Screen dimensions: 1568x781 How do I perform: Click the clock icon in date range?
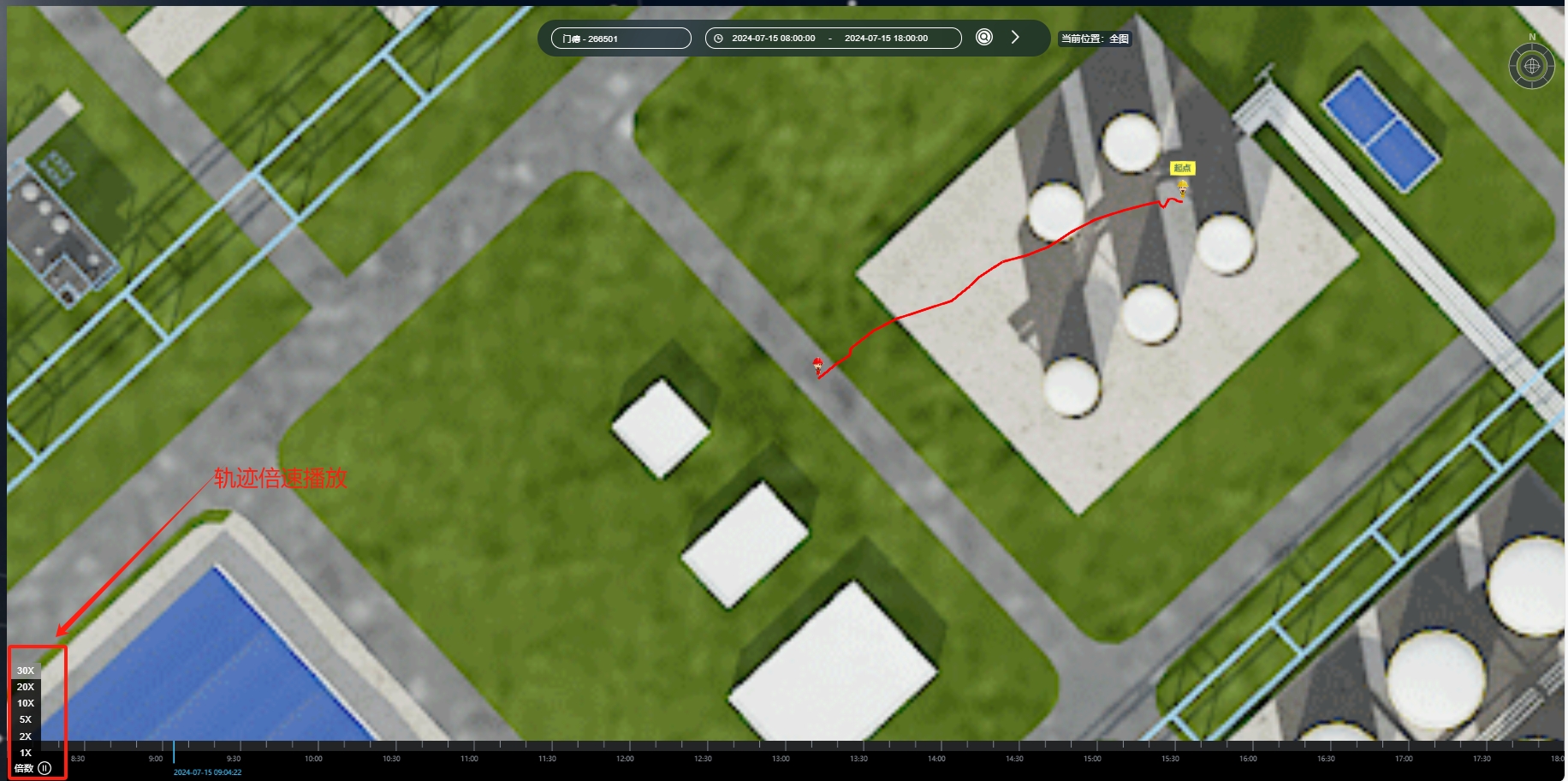pos(718,39)
